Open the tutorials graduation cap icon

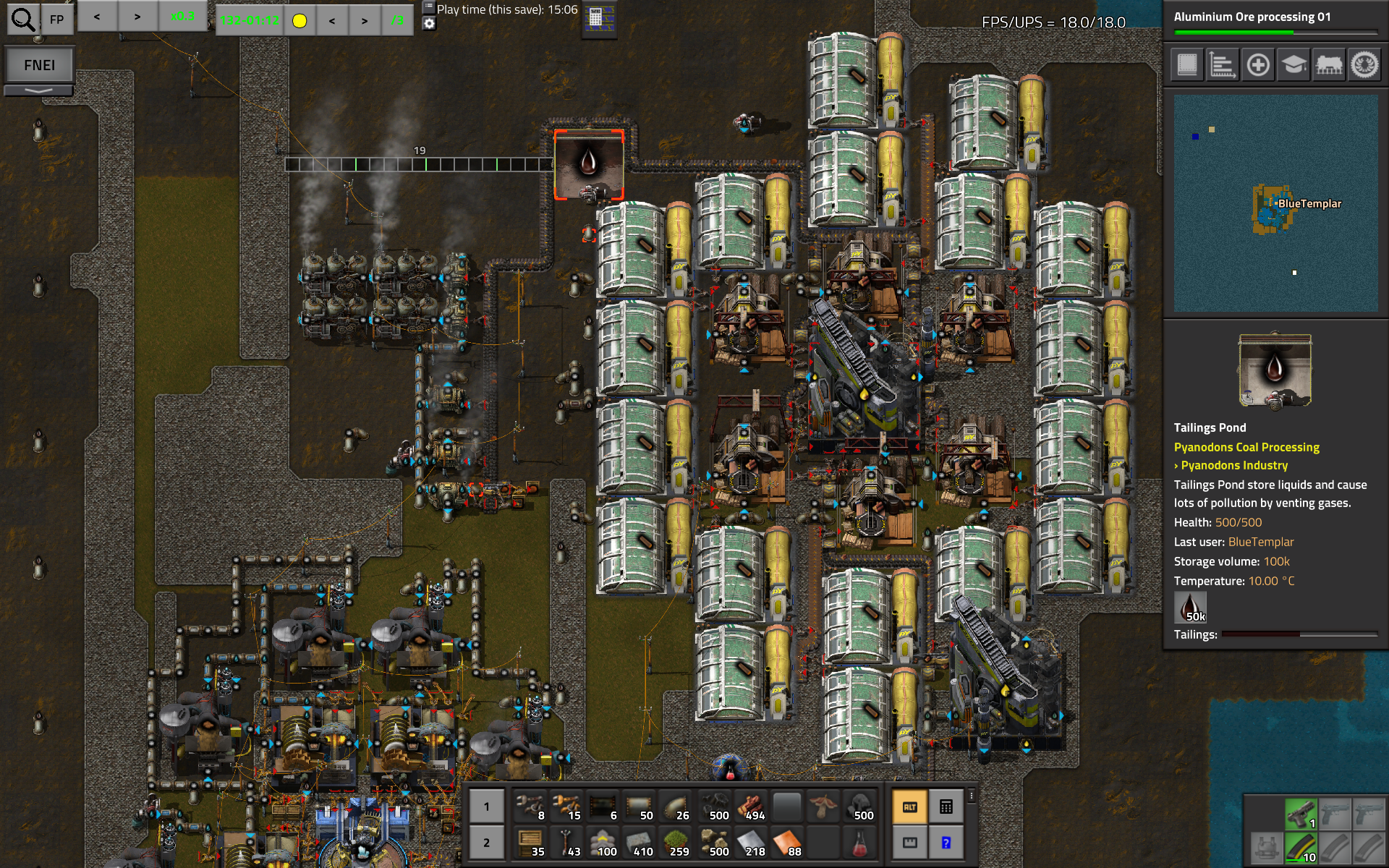point(1294,65)
